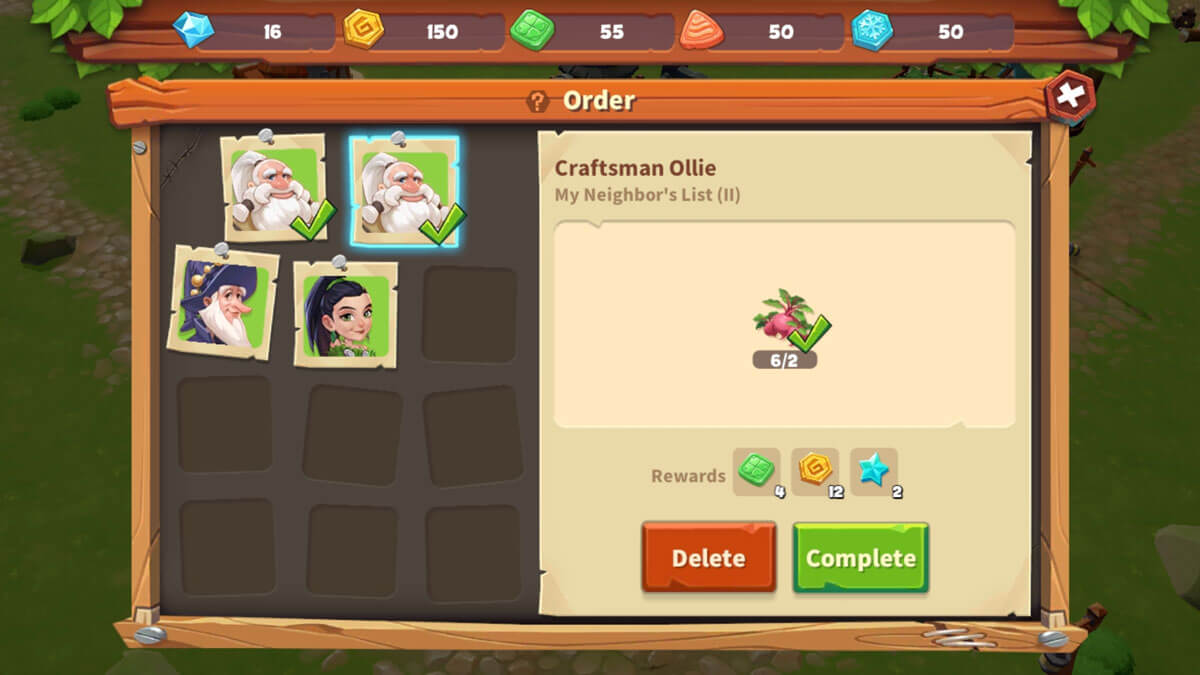Complete the Craftsman Ollie order
The height and width of the screenshot is (675, 1200).
[x=860, y=558]
